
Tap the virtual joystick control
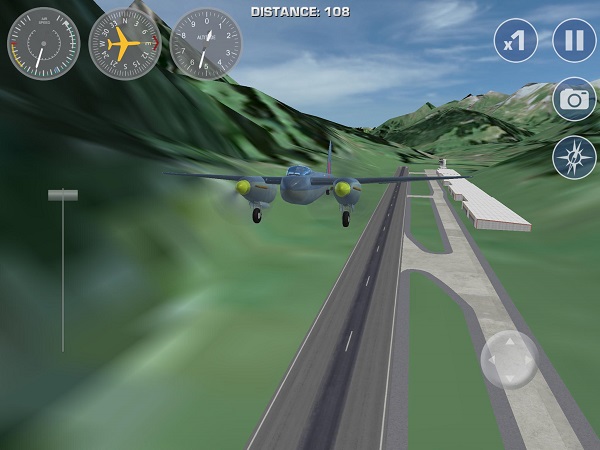[509, 359]
